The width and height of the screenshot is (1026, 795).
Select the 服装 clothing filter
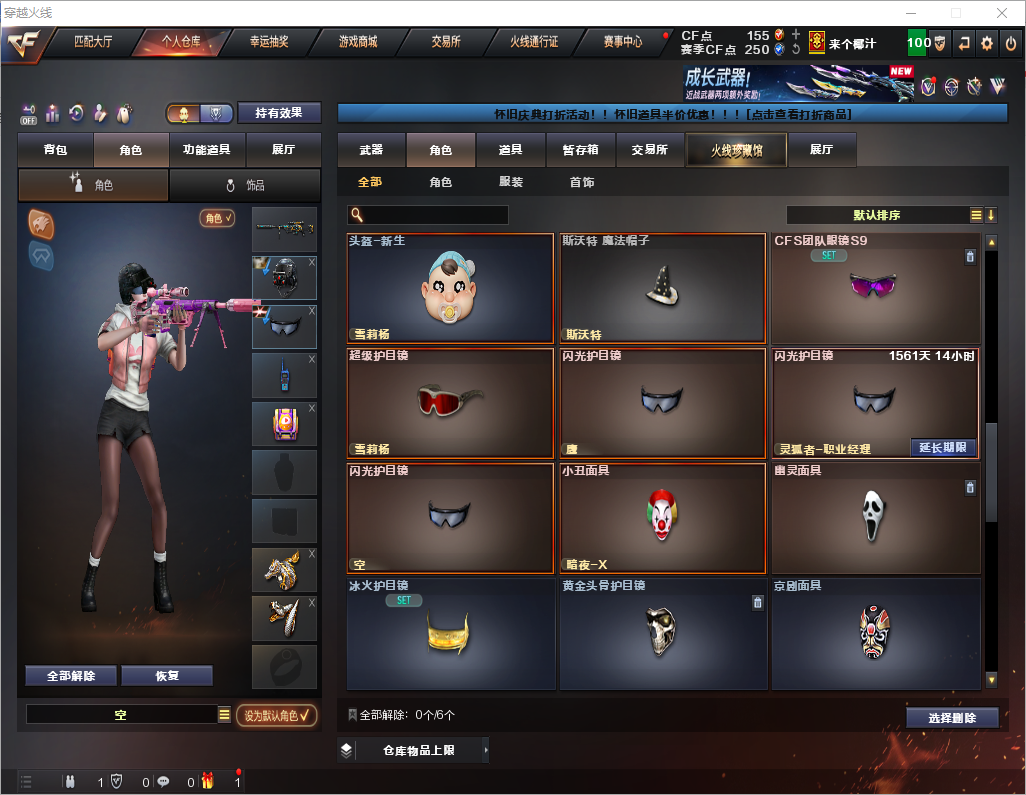pyautogui.click(x=511, y=182)
